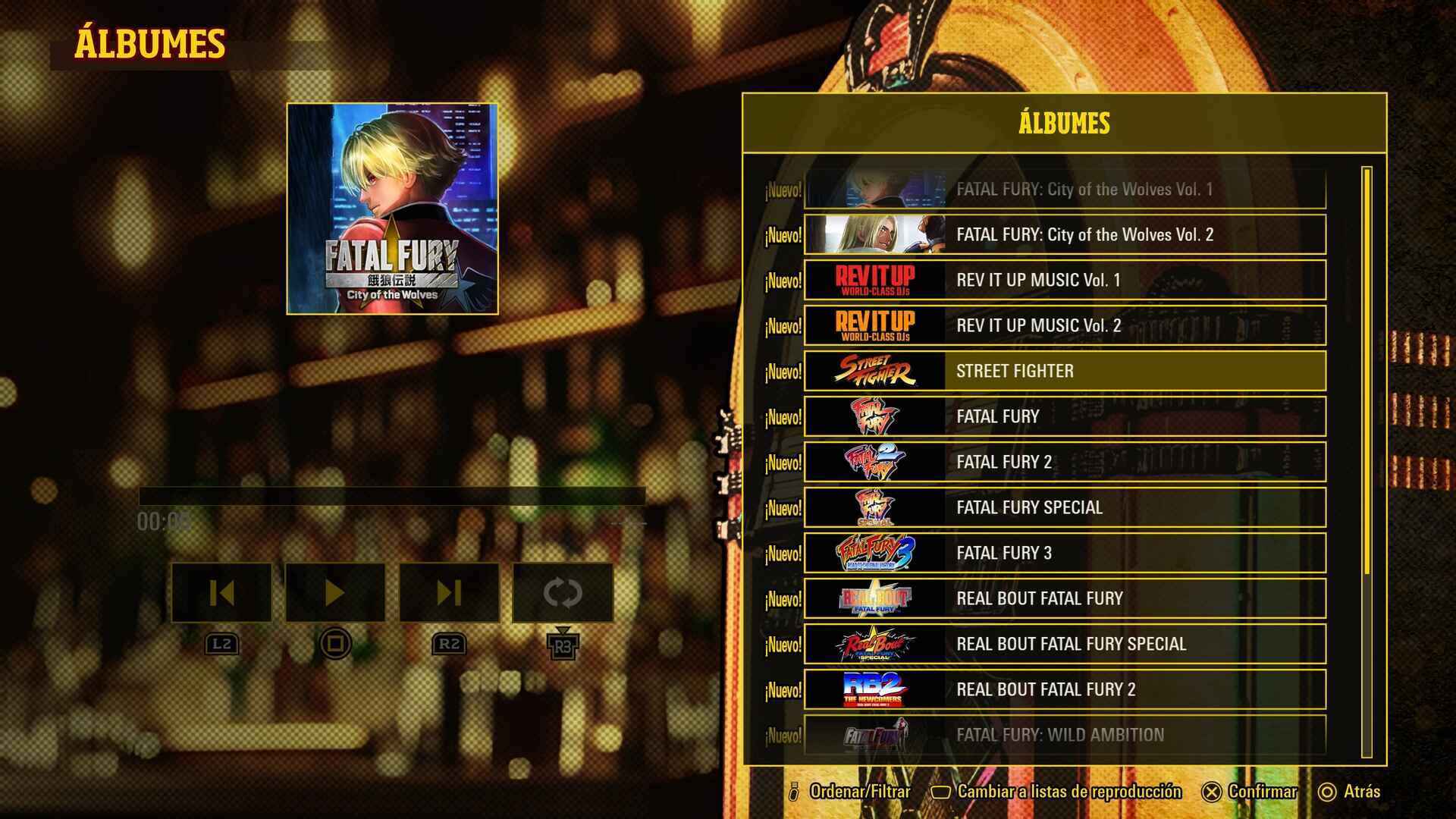1456x819 pixels.
Task: Choose REV IT UP MUSIC Vol. 1 album
Action: click(1065, 280)
